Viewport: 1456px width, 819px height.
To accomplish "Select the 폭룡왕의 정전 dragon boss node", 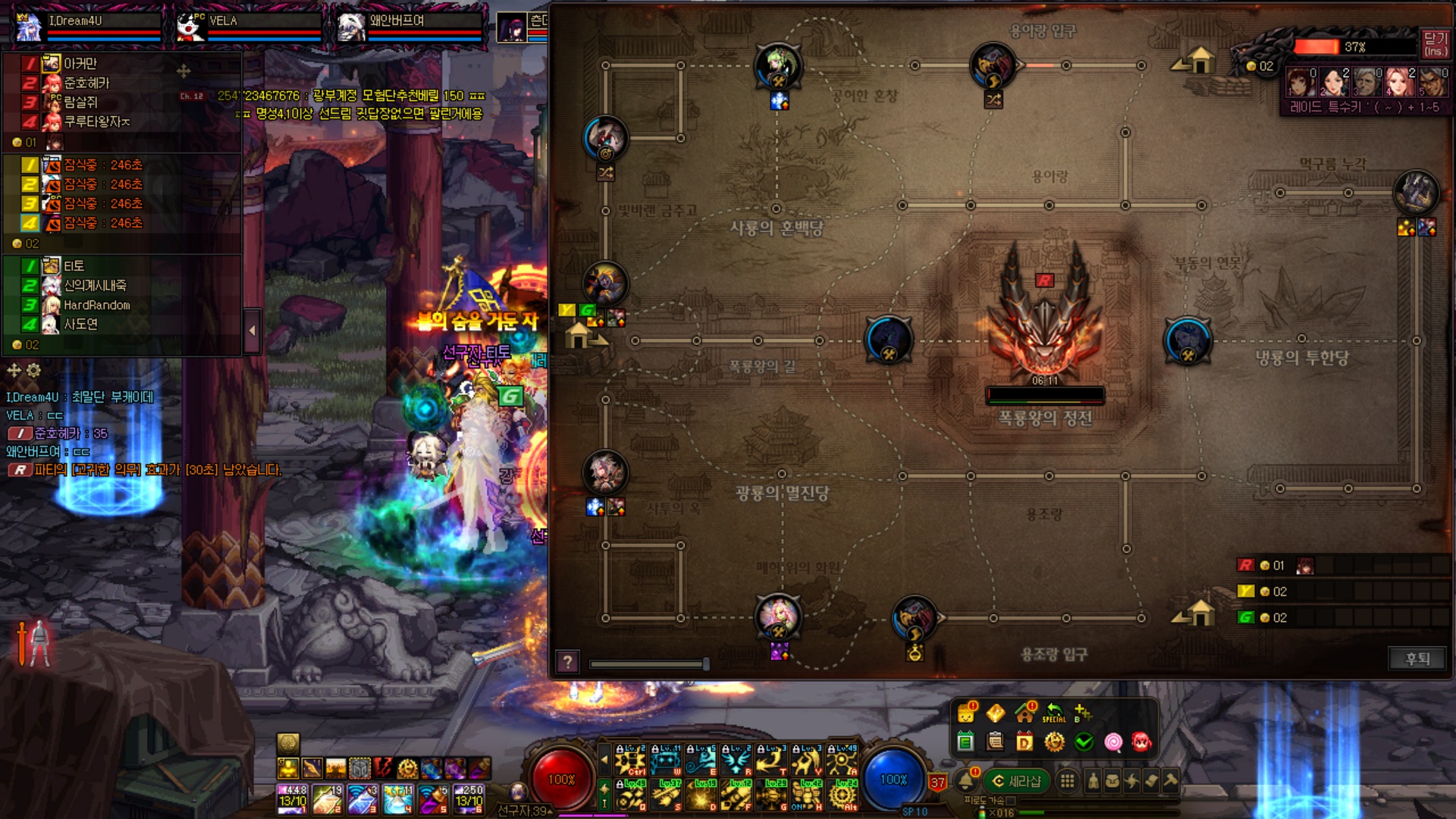I will point(1045,318).
